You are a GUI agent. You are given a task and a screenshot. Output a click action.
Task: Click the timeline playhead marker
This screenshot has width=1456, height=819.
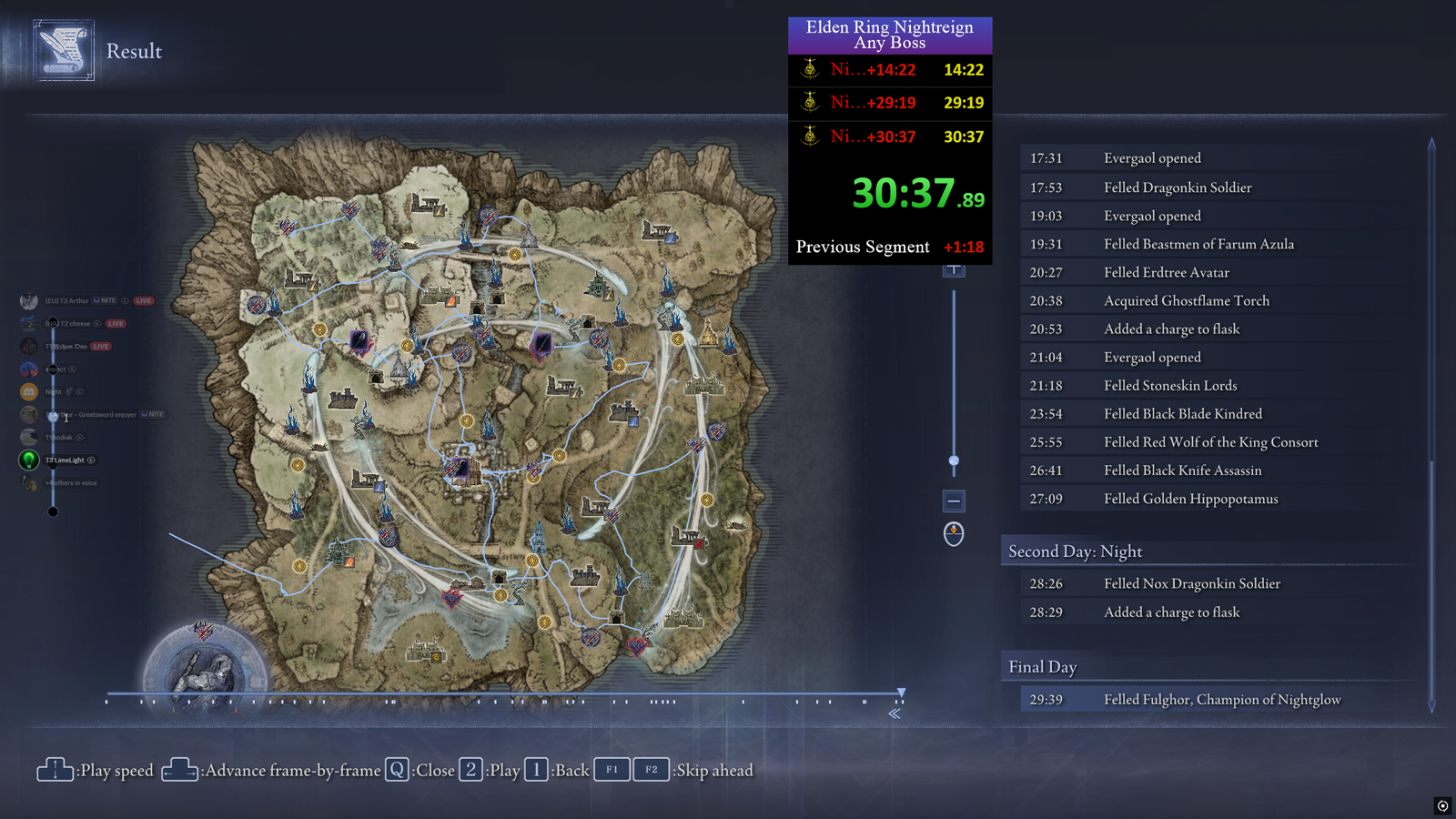tap(901, 693)
